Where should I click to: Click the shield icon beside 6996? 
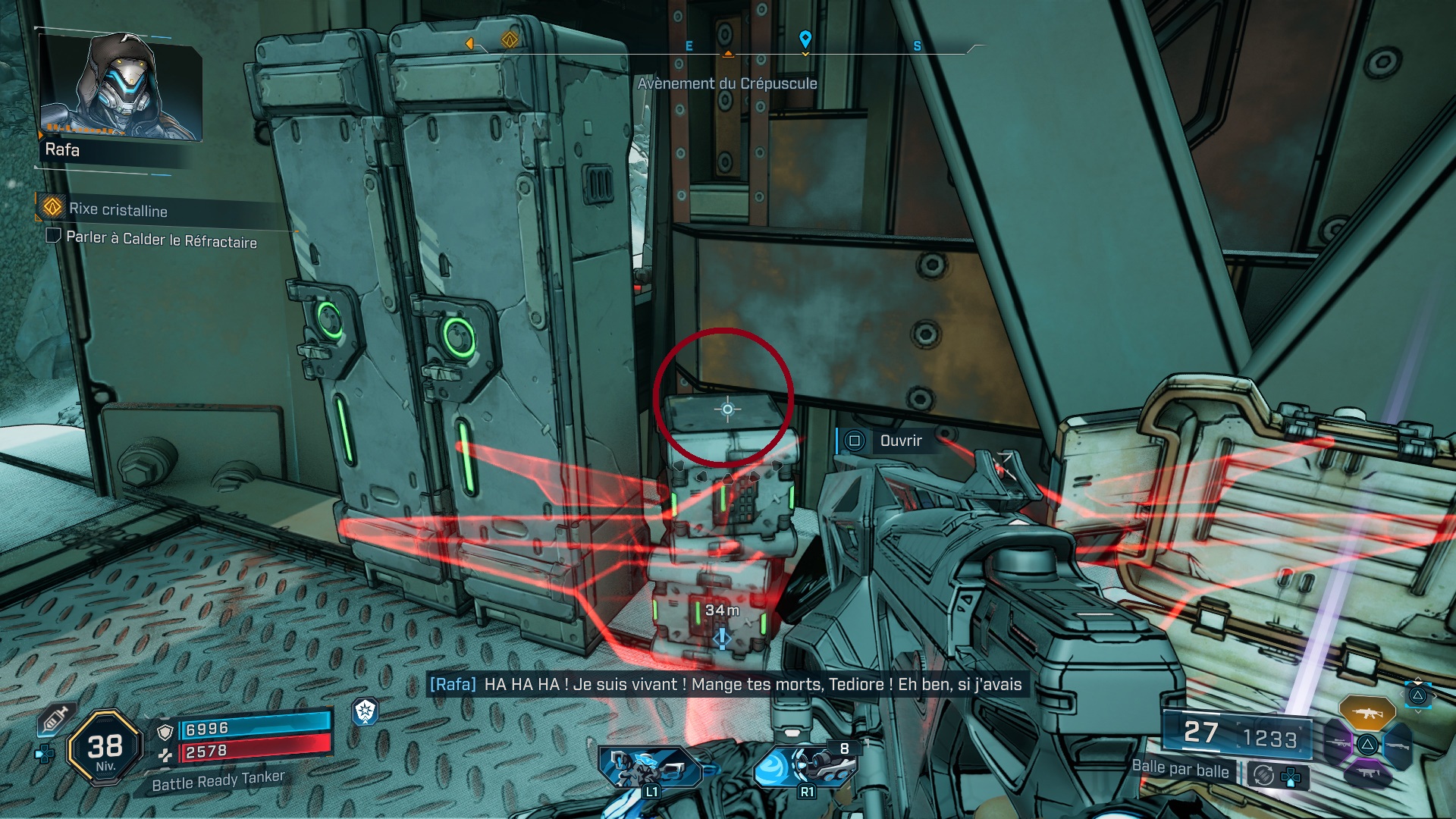pyautogui.click(x=165, y=733)
